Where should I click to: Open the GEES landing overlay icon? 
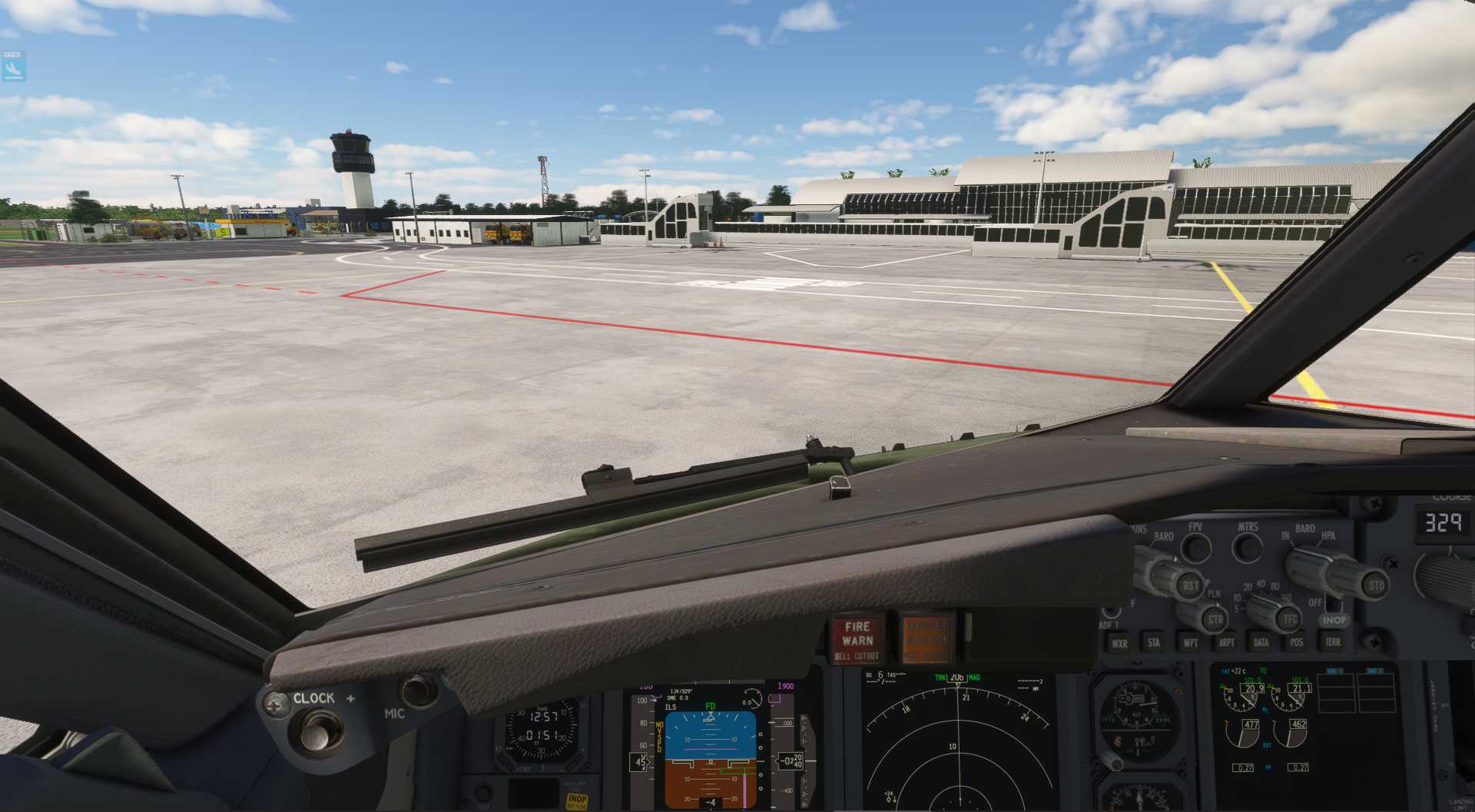[13, 66]
